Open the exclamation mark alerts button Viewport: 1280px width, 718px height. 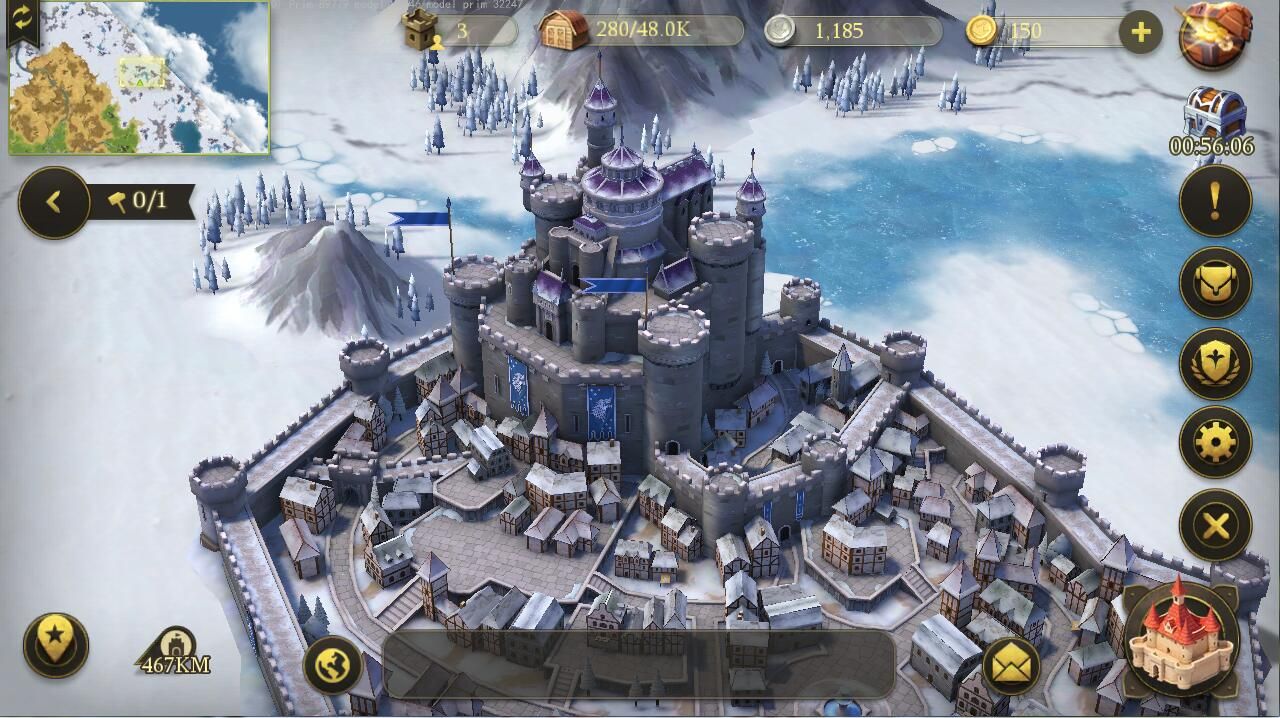click(1215, 201)
